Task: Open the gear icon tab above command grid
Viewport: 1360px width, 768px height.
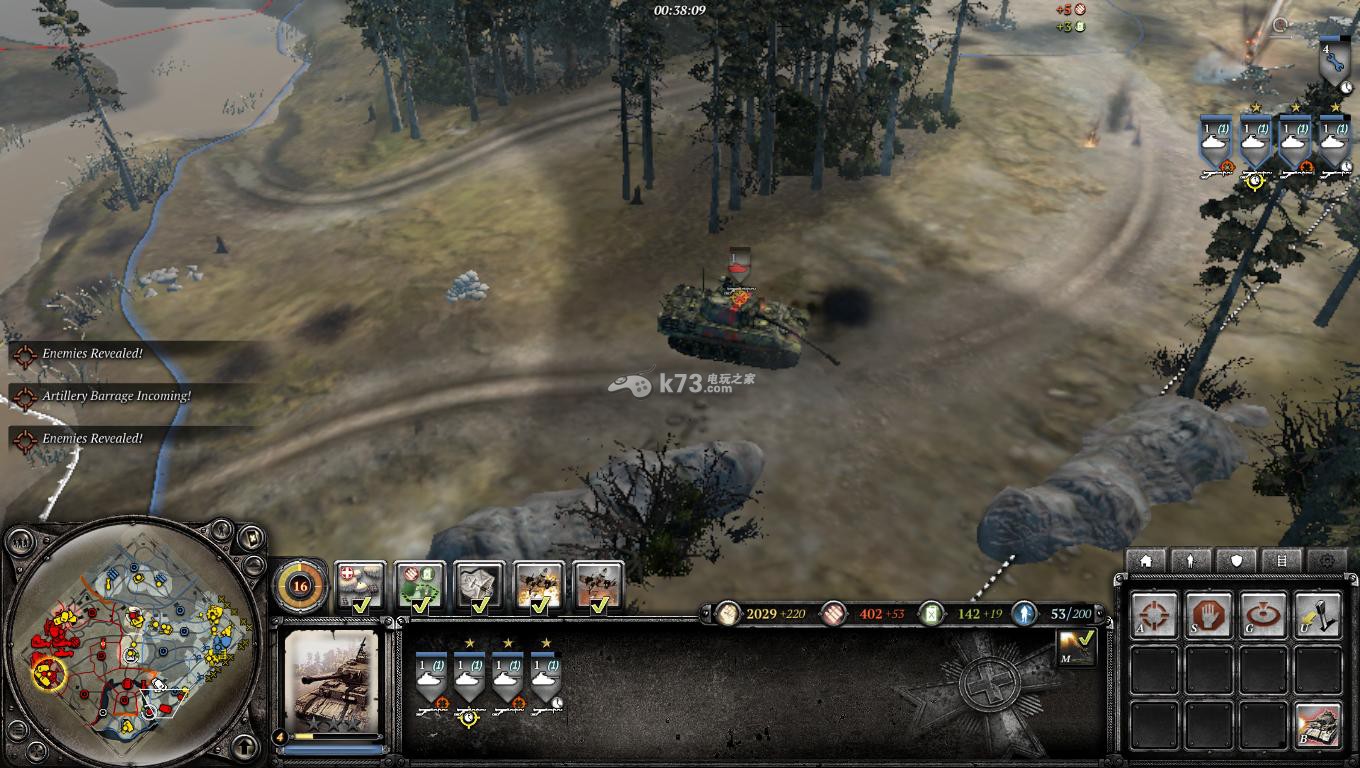Action: pos(1328,560)
